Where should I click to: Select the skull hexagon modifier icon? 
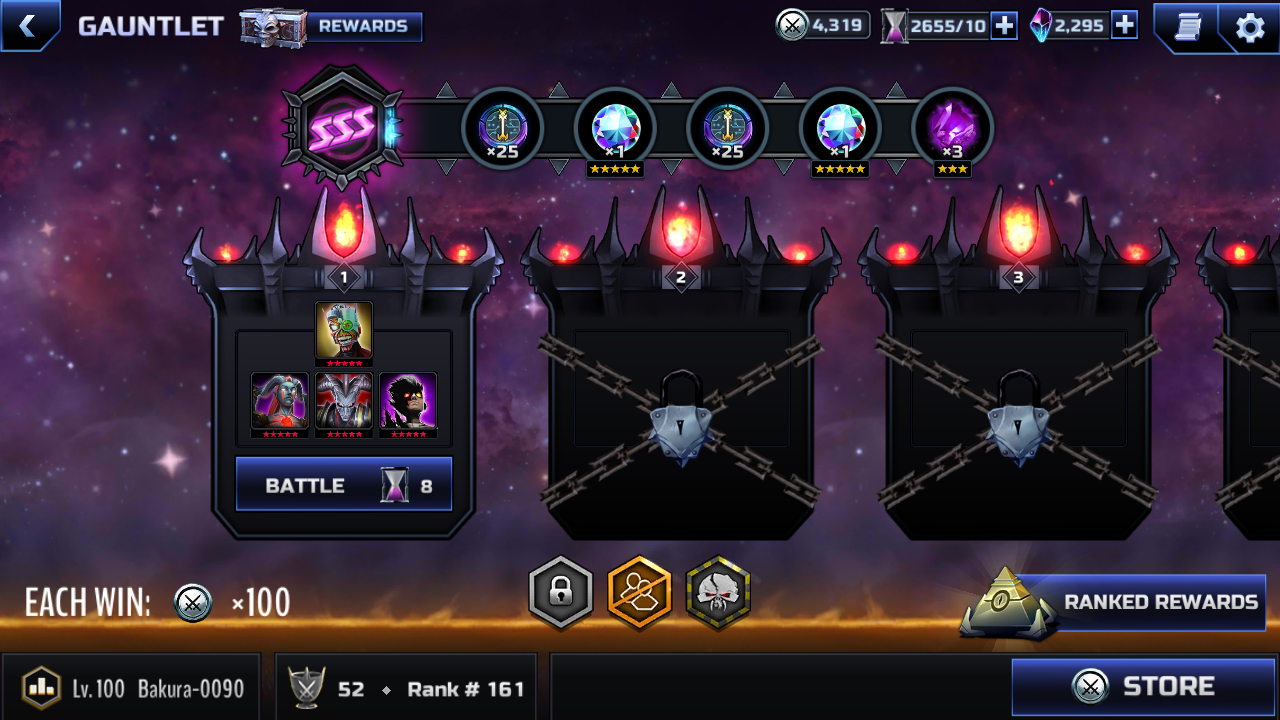(x=718, y=593)
